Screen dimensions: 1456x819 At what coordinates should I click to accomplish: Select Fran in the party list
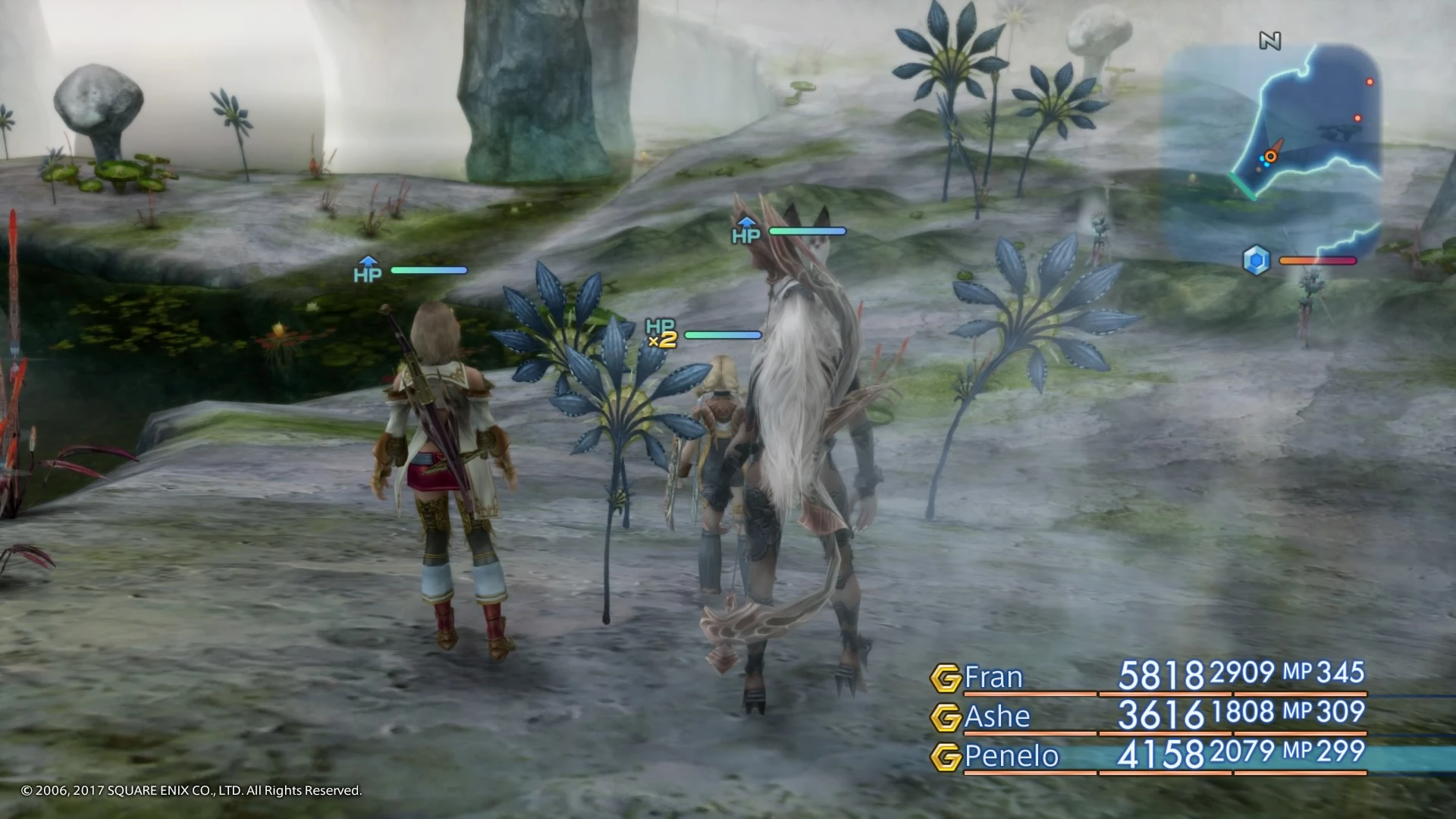click(993, 677)
